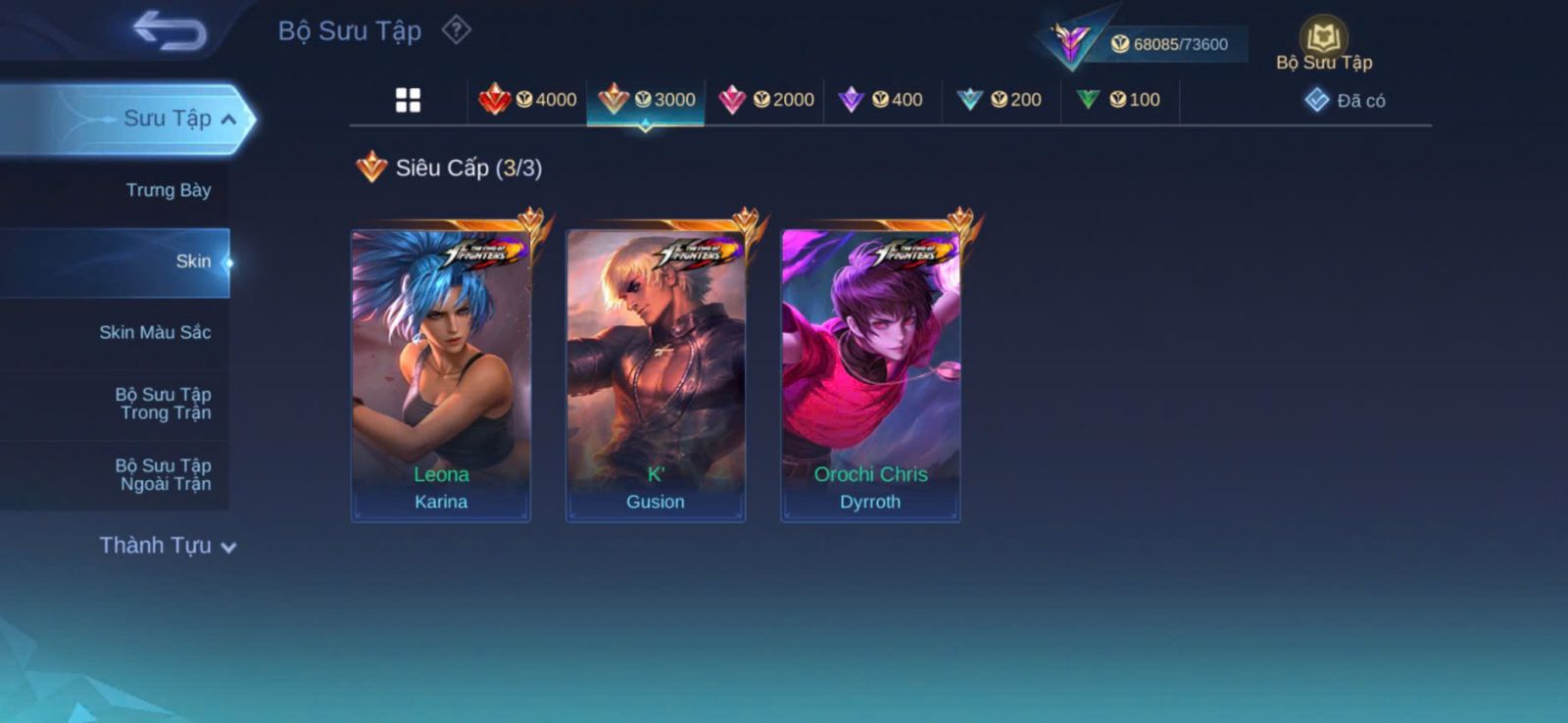Switch to the 2000 point tier tab
This screenshot has height=723, width=1568.
click(765, 100)
